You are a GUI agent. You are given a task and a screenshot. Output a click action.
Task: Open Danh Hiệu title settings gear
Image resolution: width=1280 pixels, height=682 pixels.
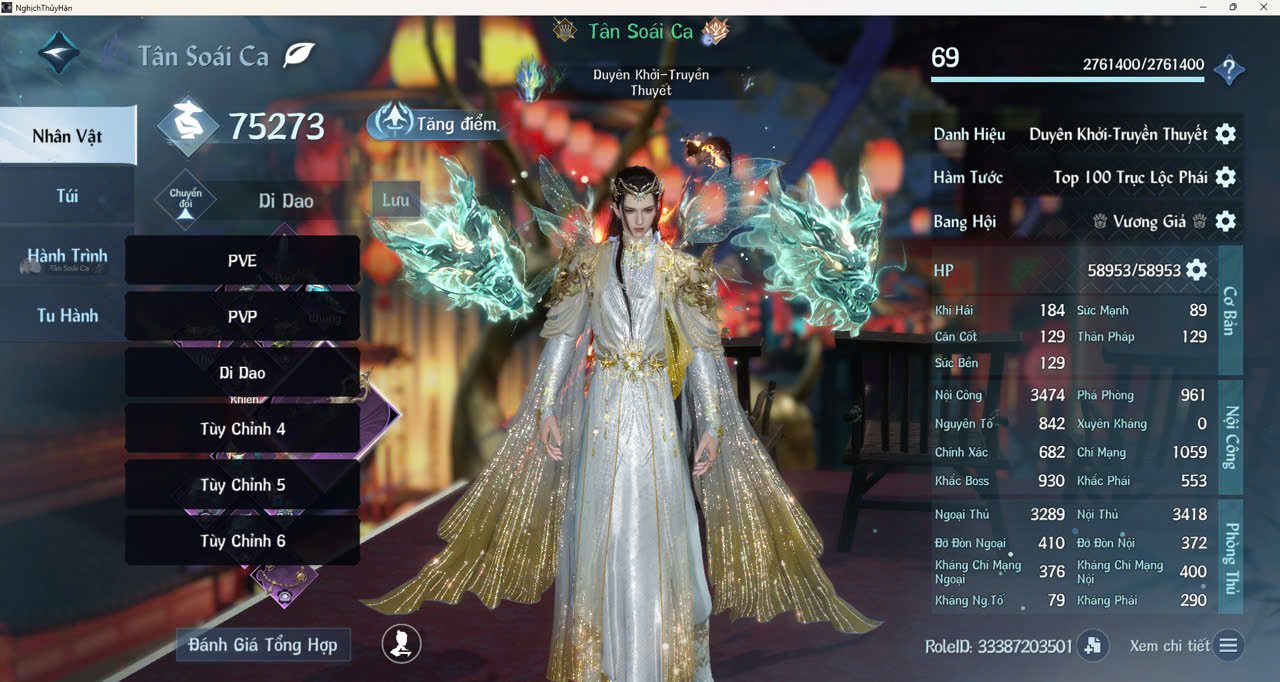(x=1226, y=134)
